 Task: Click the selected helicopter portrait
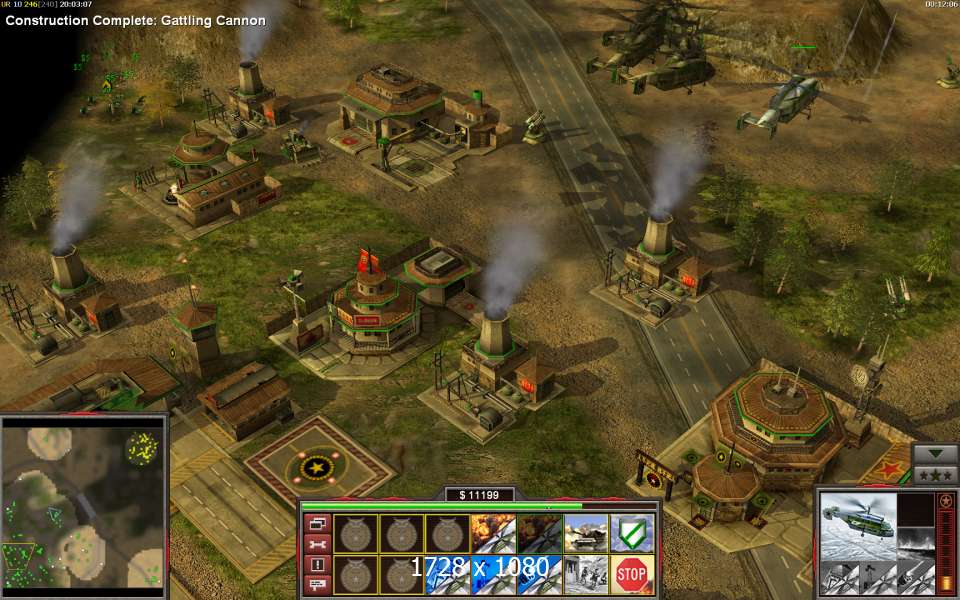855,521
